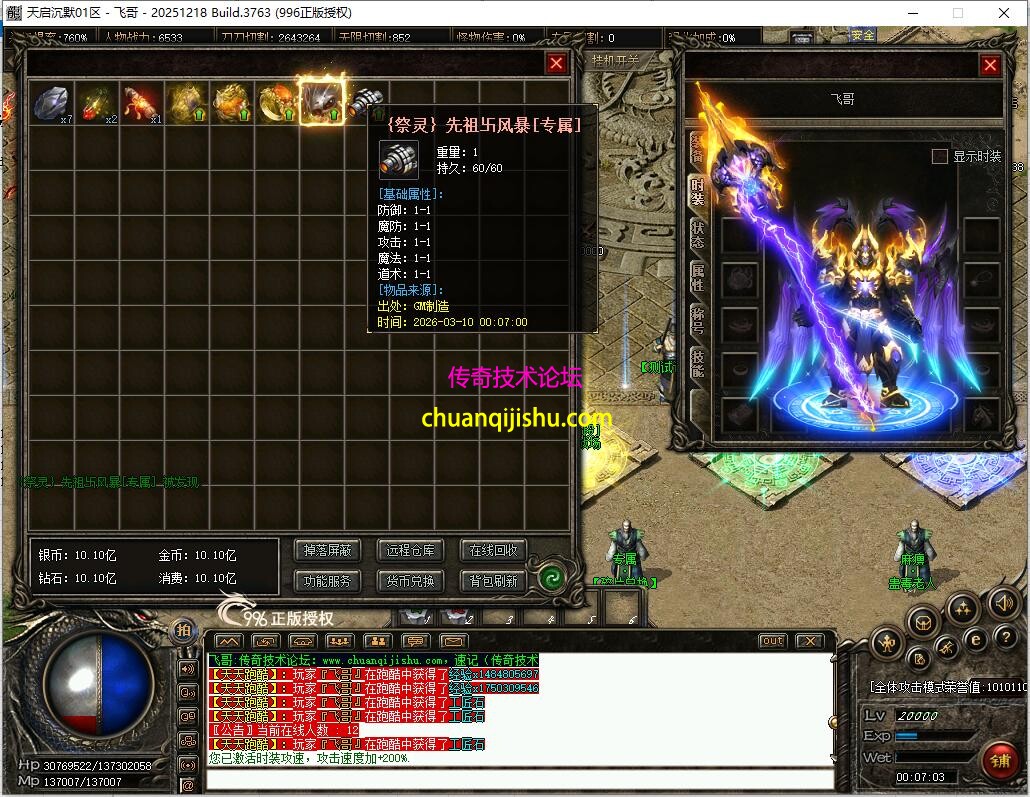This screenshot has height=797, width=1030.
Task: Open 功能服务 function services
Action: pyautogui.click(x=328, y=580)
